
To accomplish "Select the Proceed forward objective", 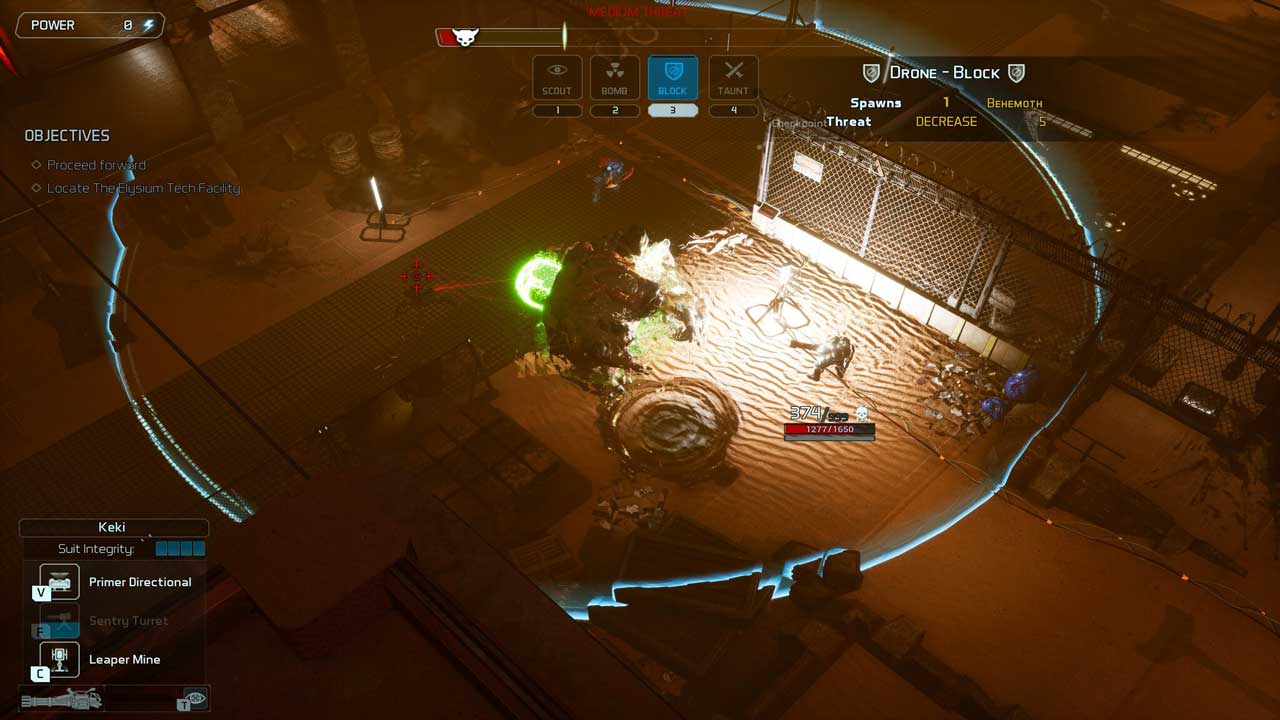I will (x=96, y=165).
